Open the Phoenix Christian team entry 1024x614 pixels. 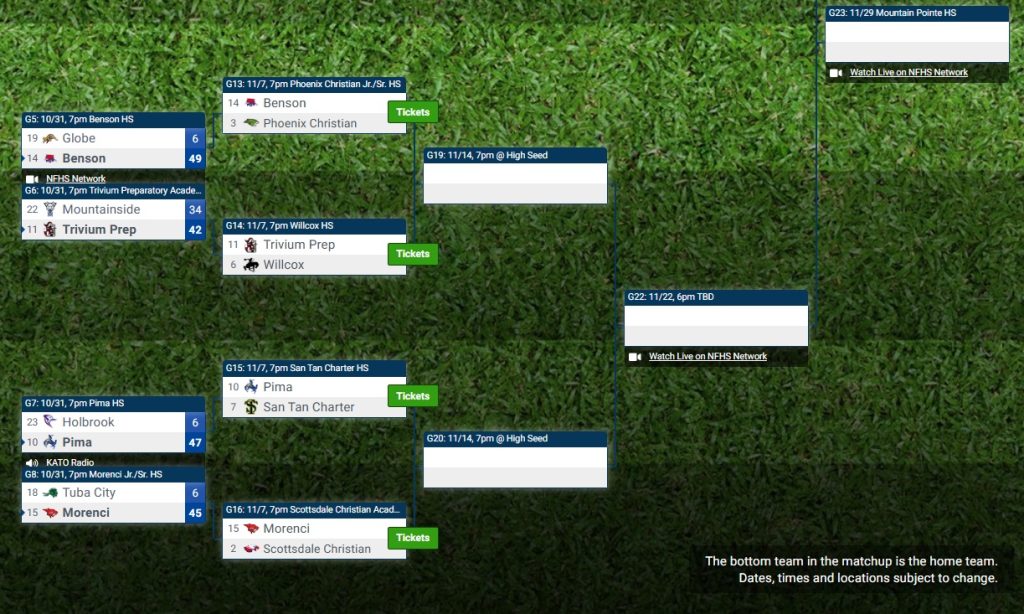pyautogui.click(x=309, y=124)
